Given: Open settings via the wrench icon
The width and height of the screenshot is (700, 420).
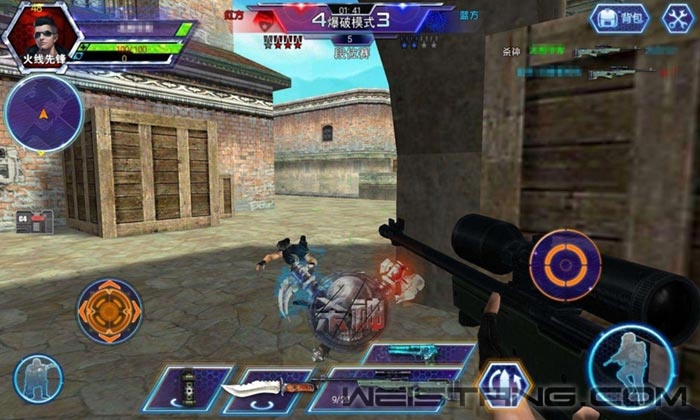Looking at the screenshot, I should click(678, 17).
